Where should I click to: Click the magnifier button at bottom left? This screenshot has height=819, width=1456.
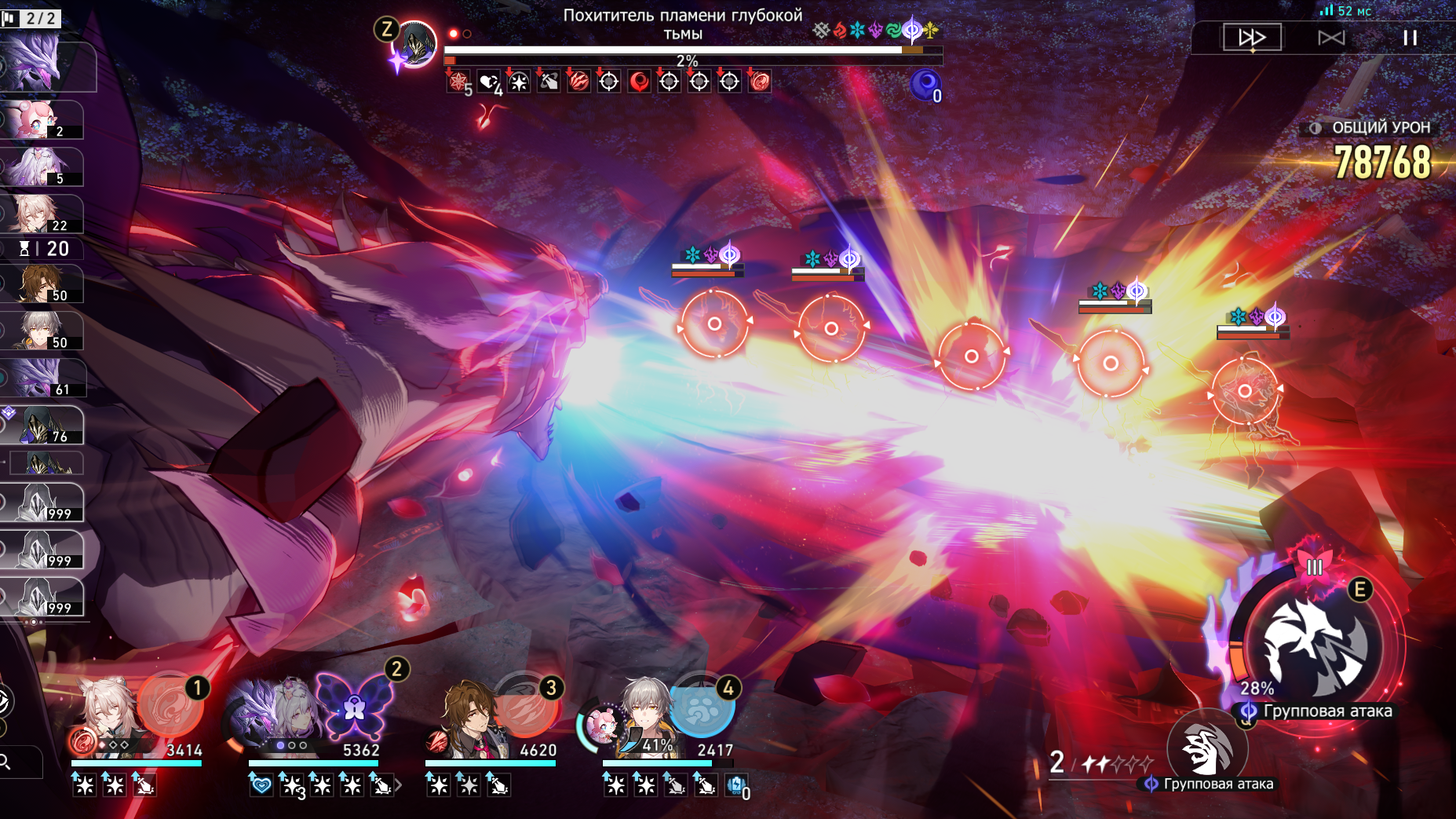[6, 762]
